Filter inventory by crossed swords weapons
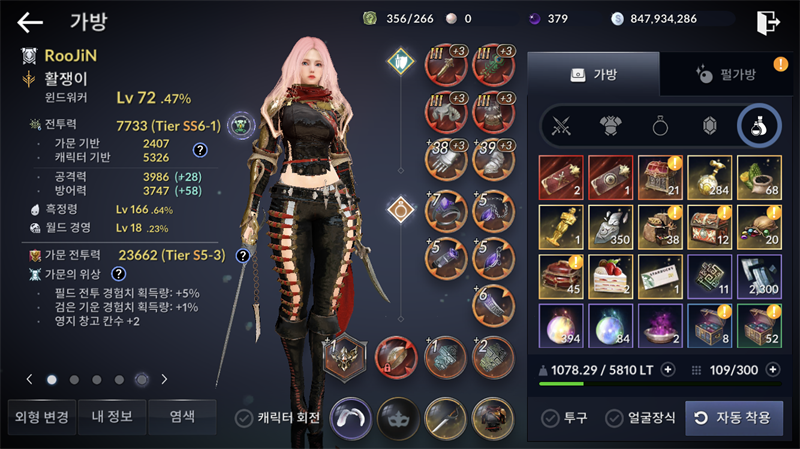The width and height of the screenshot is (800, 449). tap(562, 126)
